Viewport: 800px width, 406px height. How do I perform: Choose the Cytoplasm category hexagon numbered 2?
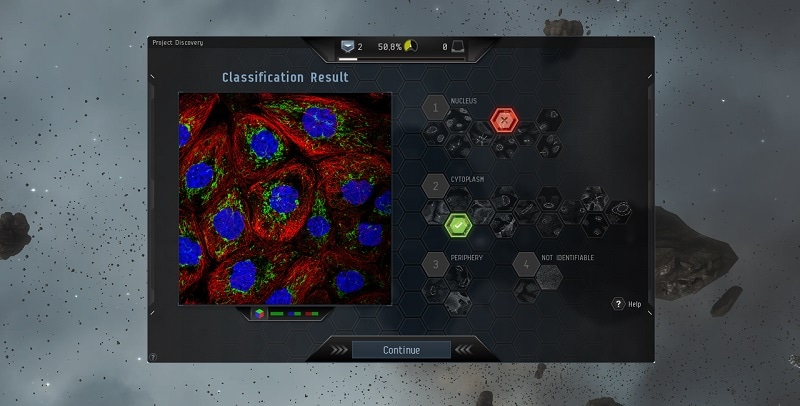point(435,186)
